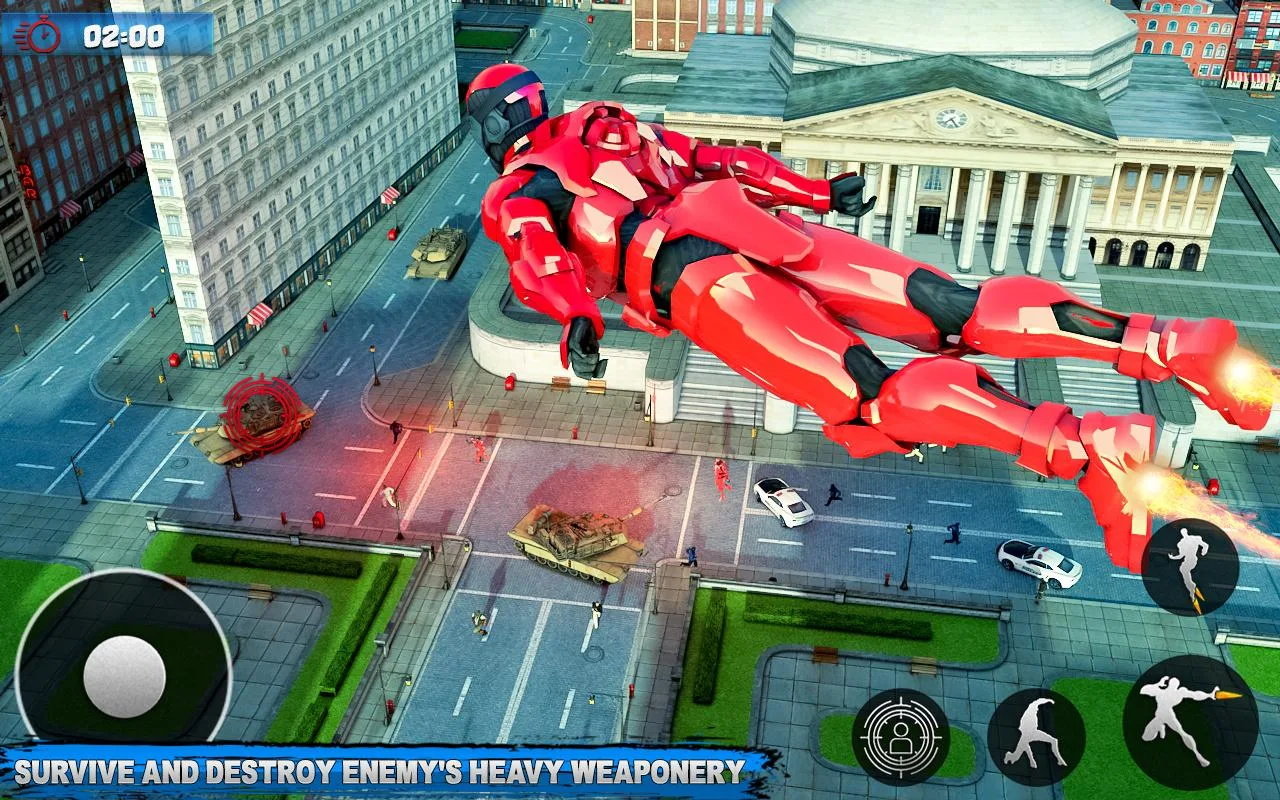The image size is (1280, 800).
Task: Trigger the melee punch attack button
Action: (x=1035, y=737)
